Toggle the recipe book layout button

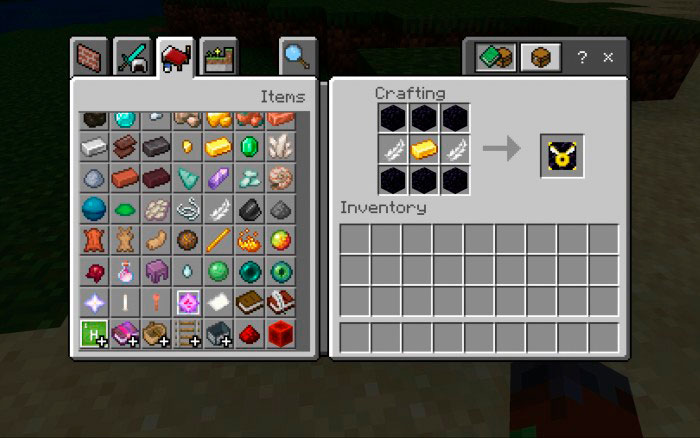pos(495,57)
